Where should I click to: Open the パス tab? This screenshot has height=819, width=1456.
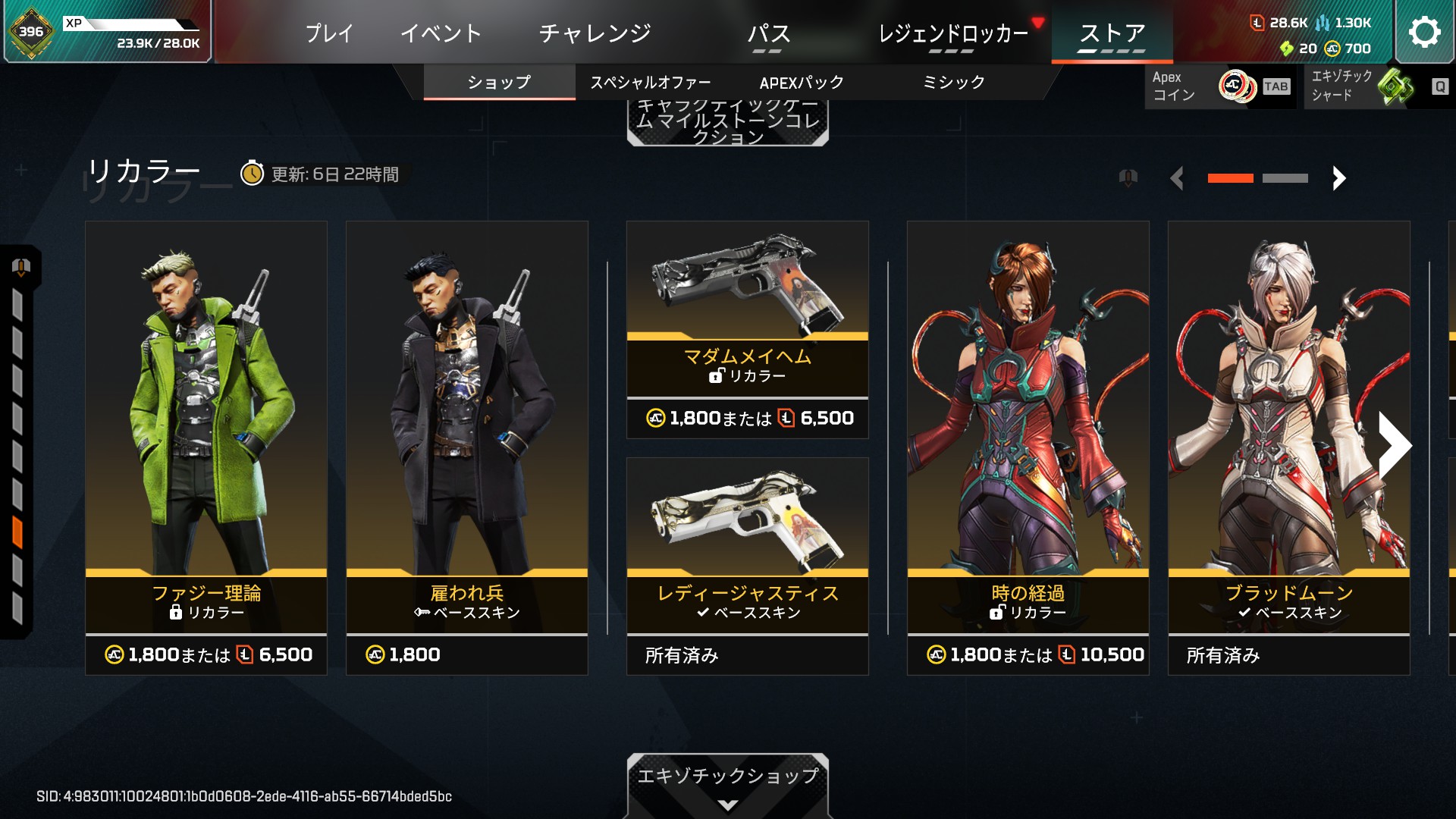point(768,33)
